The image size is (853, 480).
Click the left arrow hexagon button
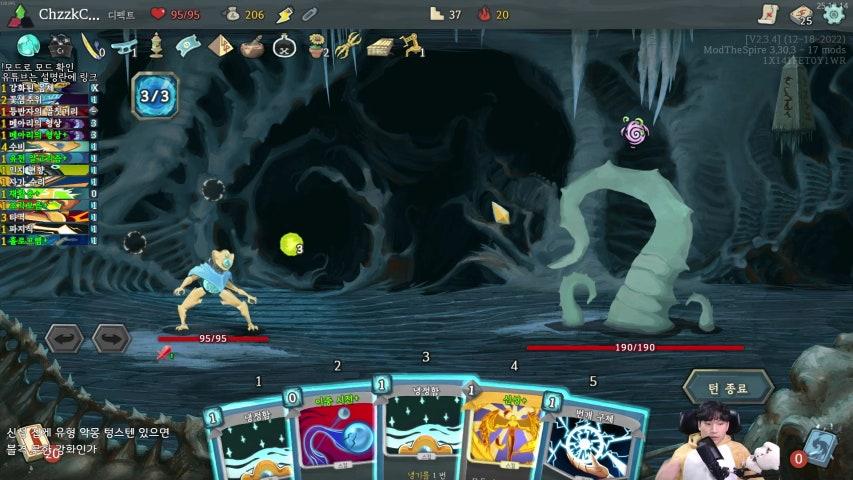click(64, 338)
